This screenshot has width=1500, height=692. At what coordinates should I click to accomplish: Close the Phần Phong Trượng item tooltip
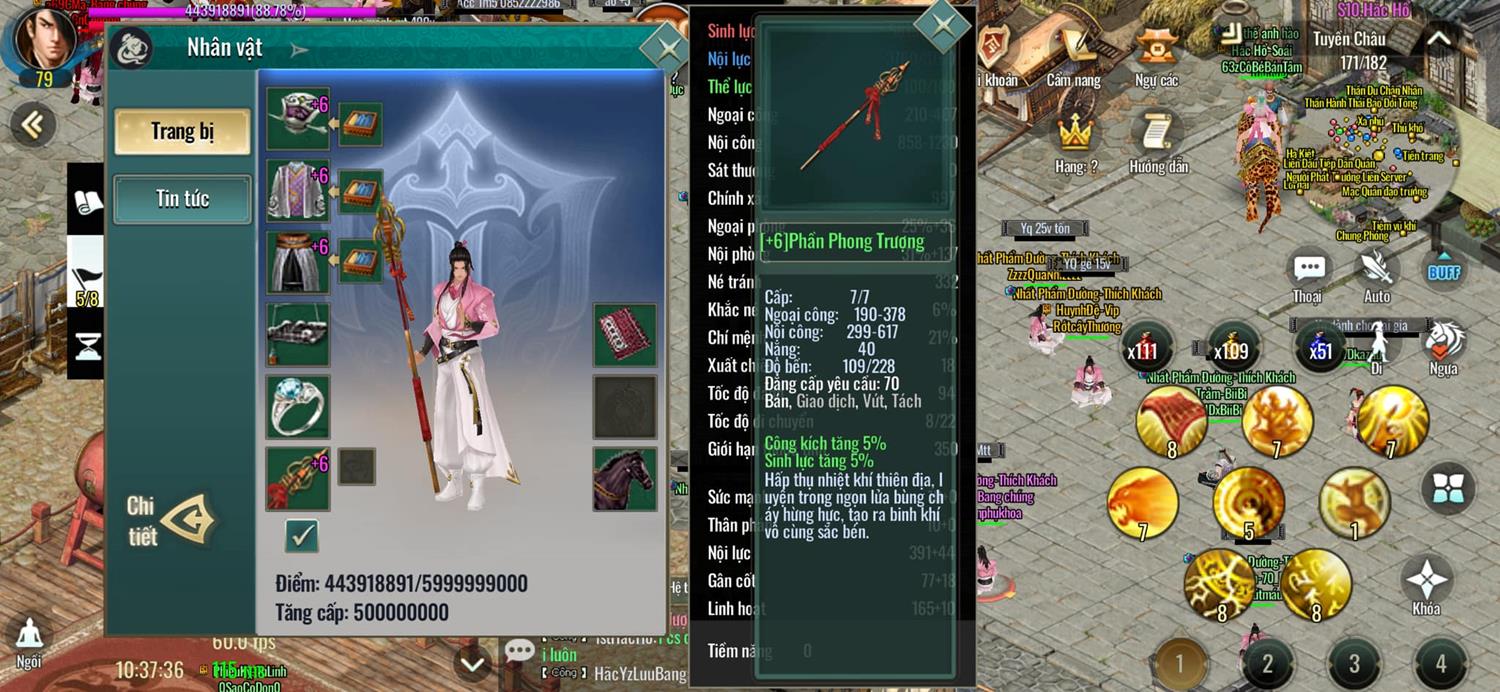(x=942, y=26)
